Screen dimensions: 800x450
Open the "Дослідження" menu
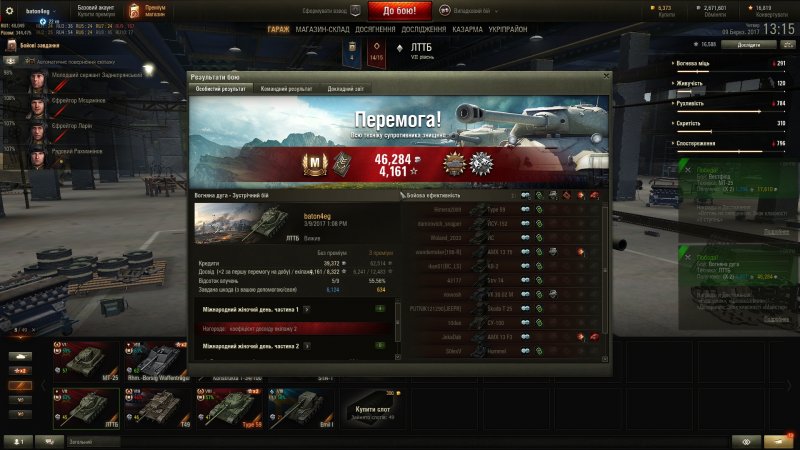425,30
